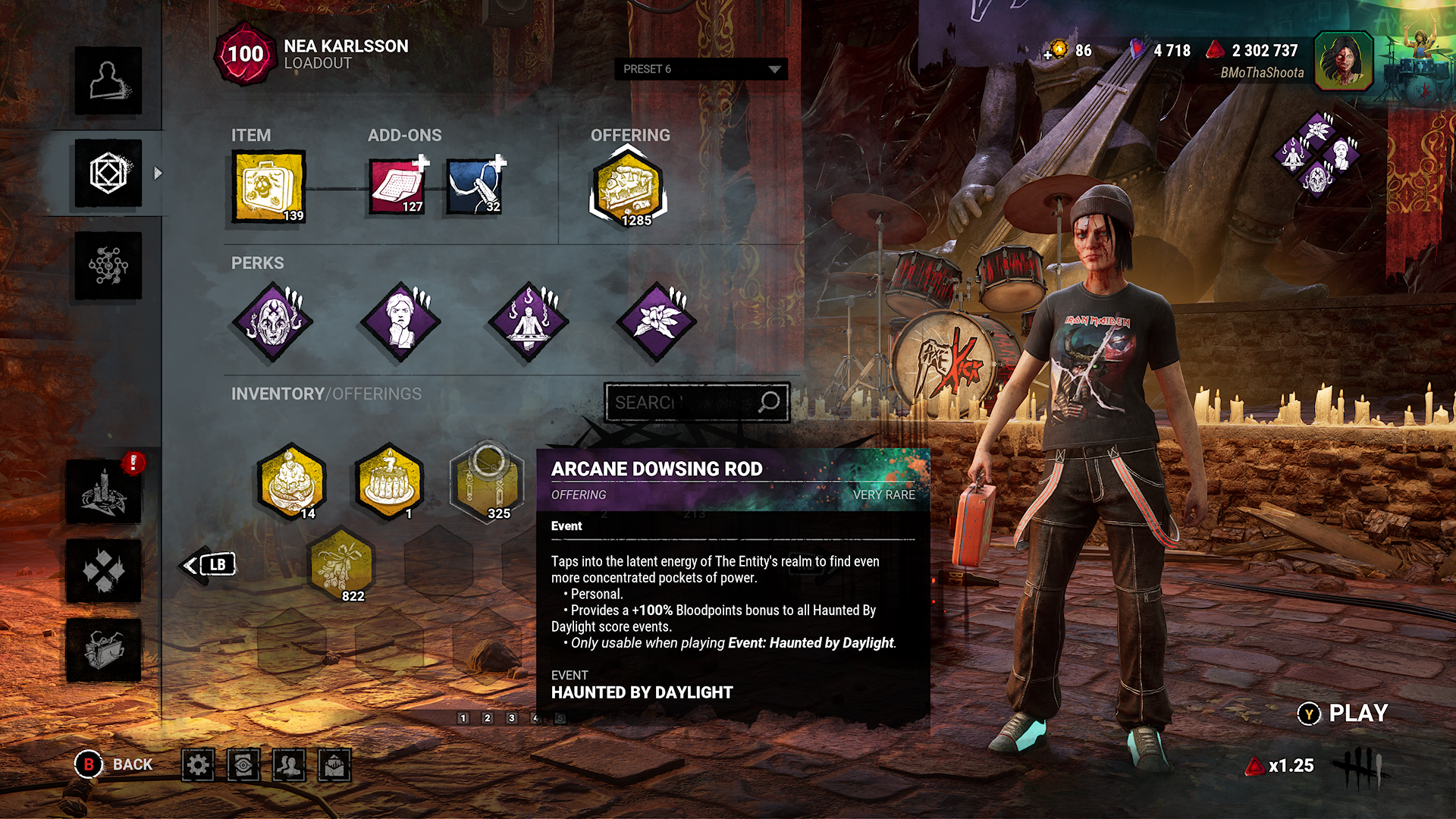Select the mask-face perk slot
Screen dimensions: 1456x819
click(272, 322)
